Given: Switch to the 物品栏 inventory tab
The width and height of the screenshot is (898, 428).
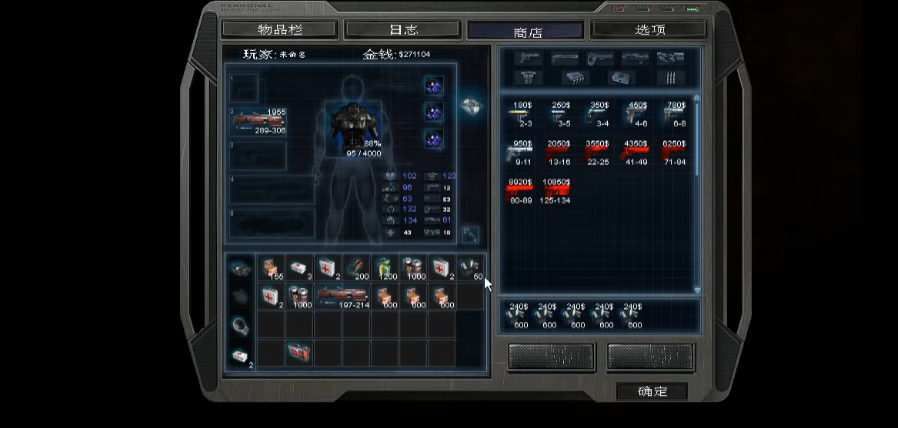Looking at the screenshot, I should pyautogui.click(x=279, y=30).
